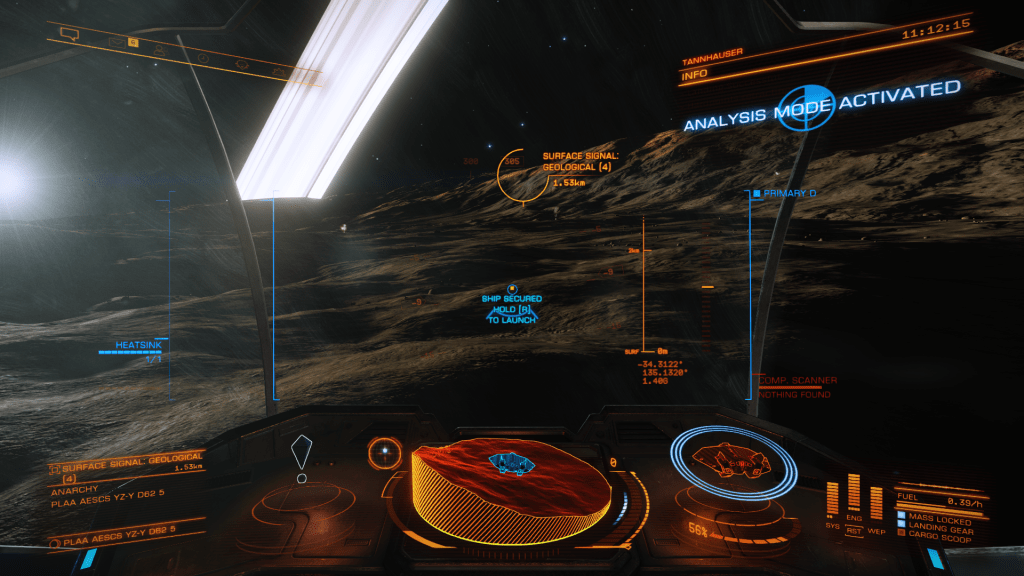Screen dimensions: 1024x576
Task: Open the inbox envelope icon
Action: coord(116,43)
